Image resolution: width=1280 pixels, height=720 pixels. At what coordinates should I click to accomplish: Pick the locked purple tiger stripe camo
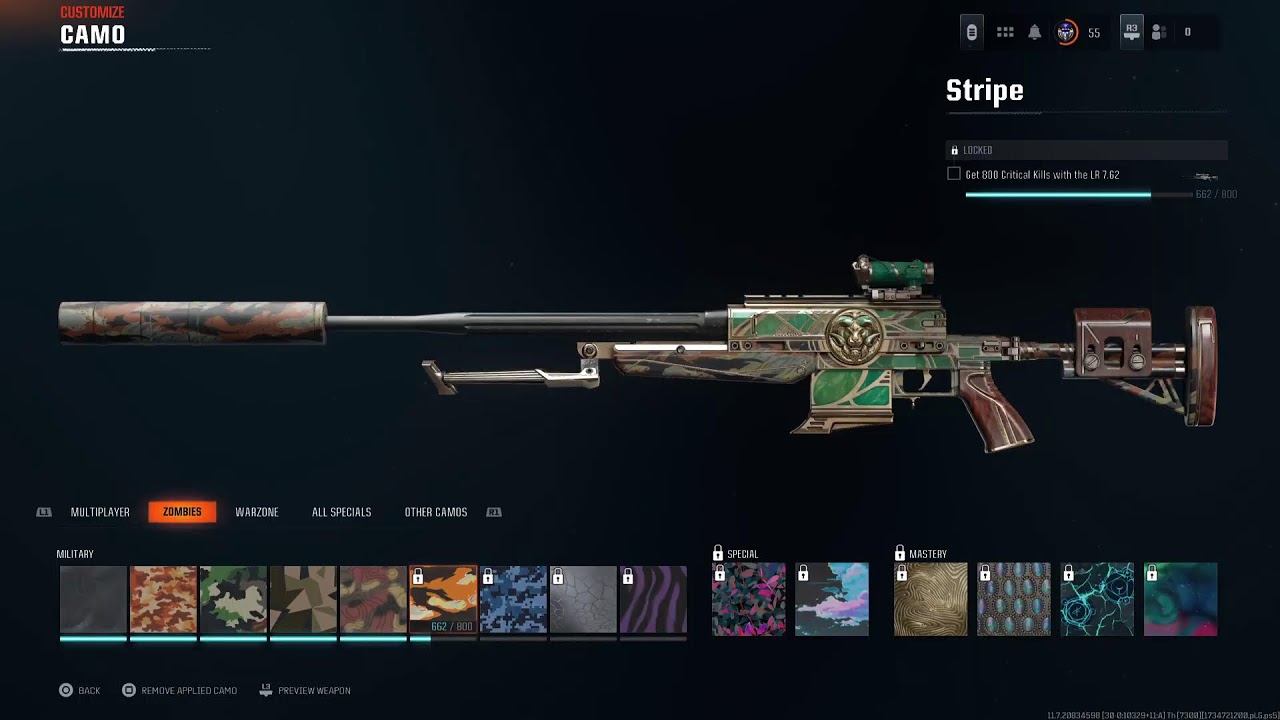(x=653, y=600)
